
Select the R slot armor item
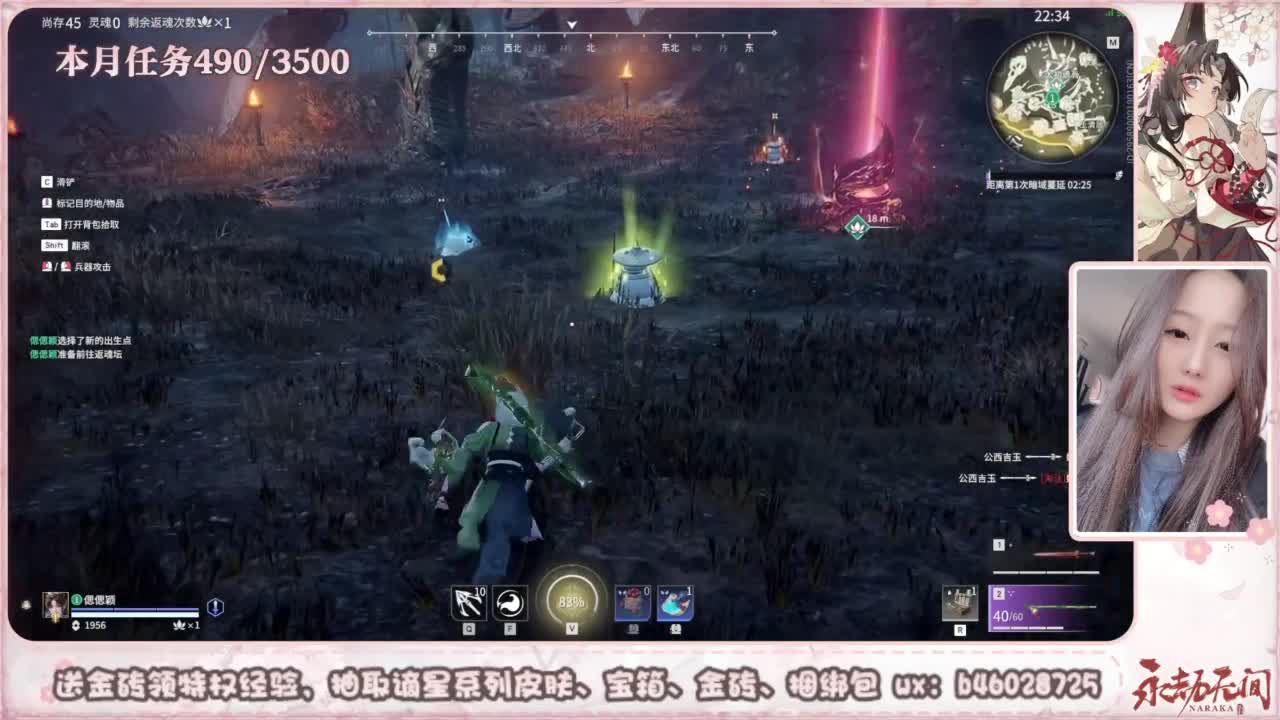(x=960, y=603)
